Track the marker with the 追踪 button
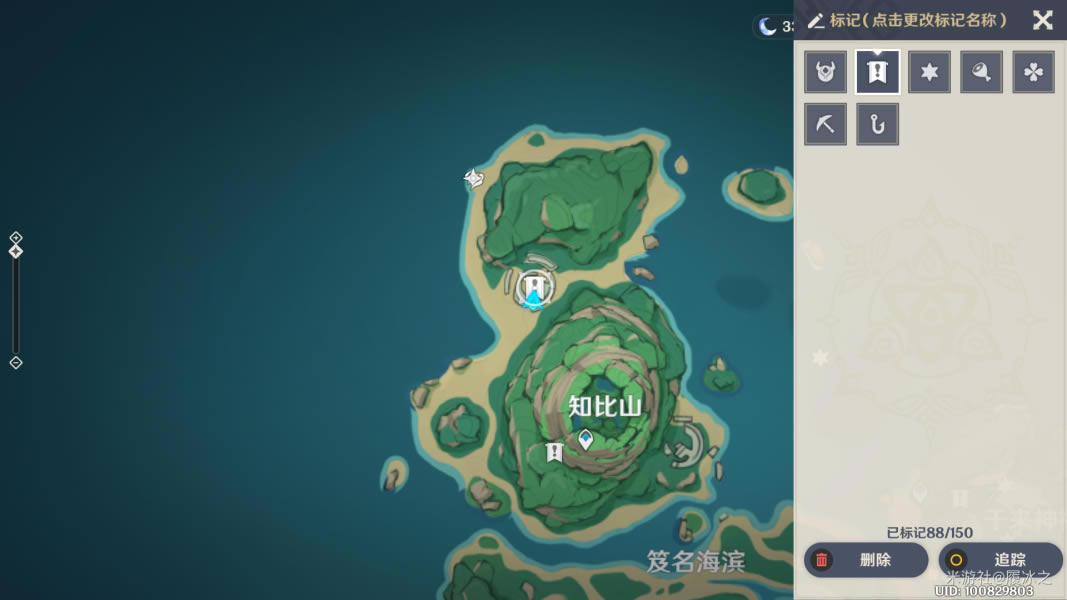Image resolution: width=1067 pixels, height=600 pixels. pyautogui.click(x=1000, y=560)
